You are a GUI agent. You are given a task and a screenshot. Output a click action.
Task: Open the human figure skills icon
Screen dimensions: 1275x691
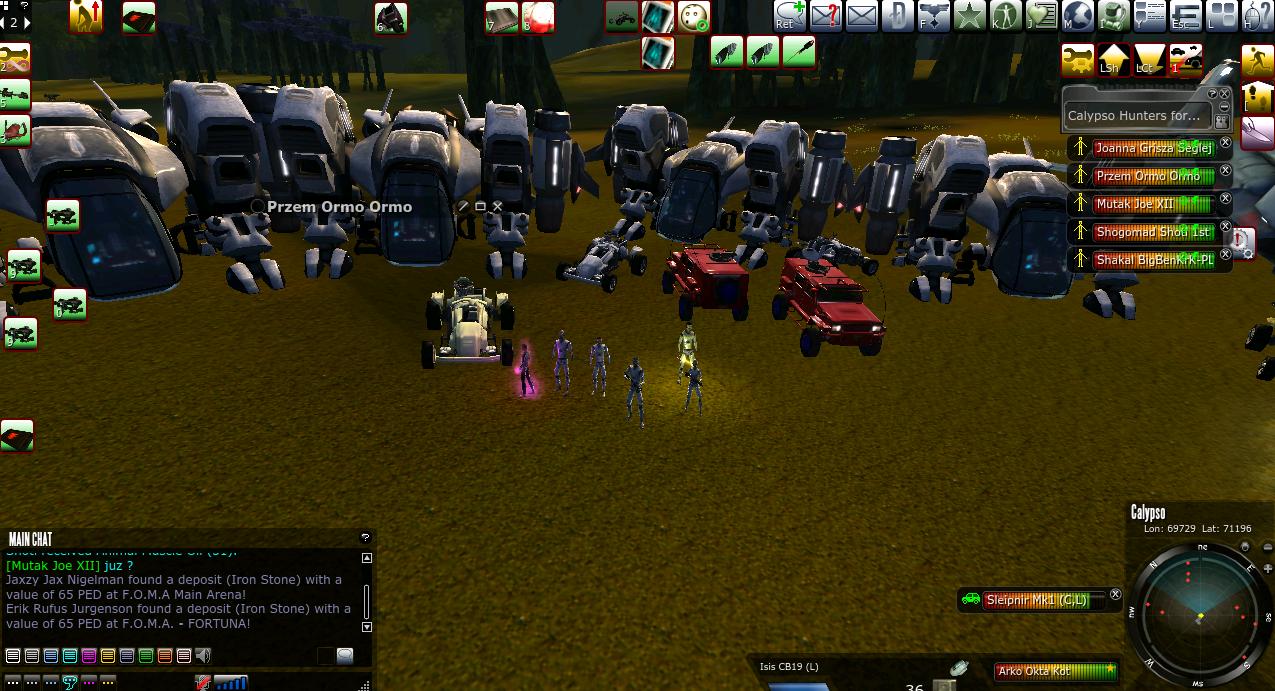point(1005,16)
